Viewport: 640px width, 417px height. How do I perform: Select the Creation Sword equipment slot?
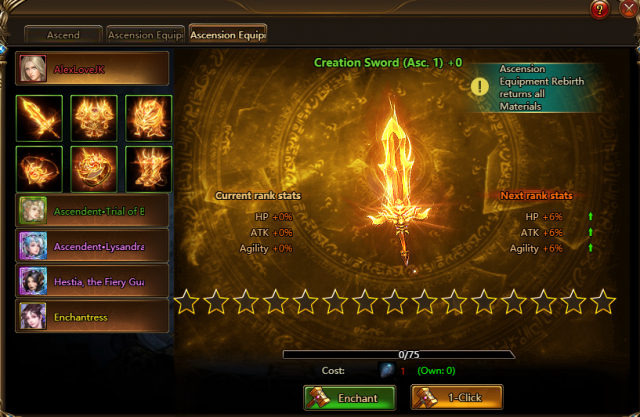tap(39, 117)
